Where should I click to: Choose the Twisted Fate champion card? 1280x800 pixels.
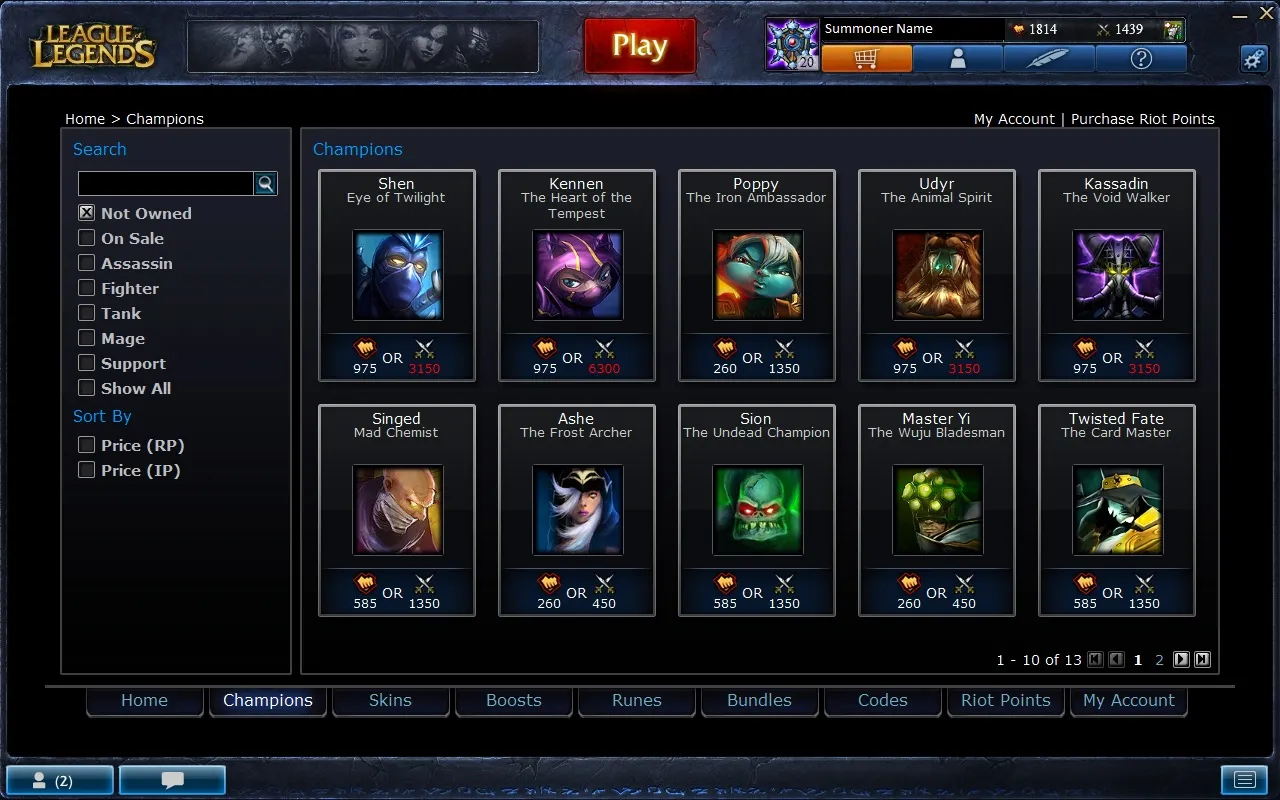1117,510
